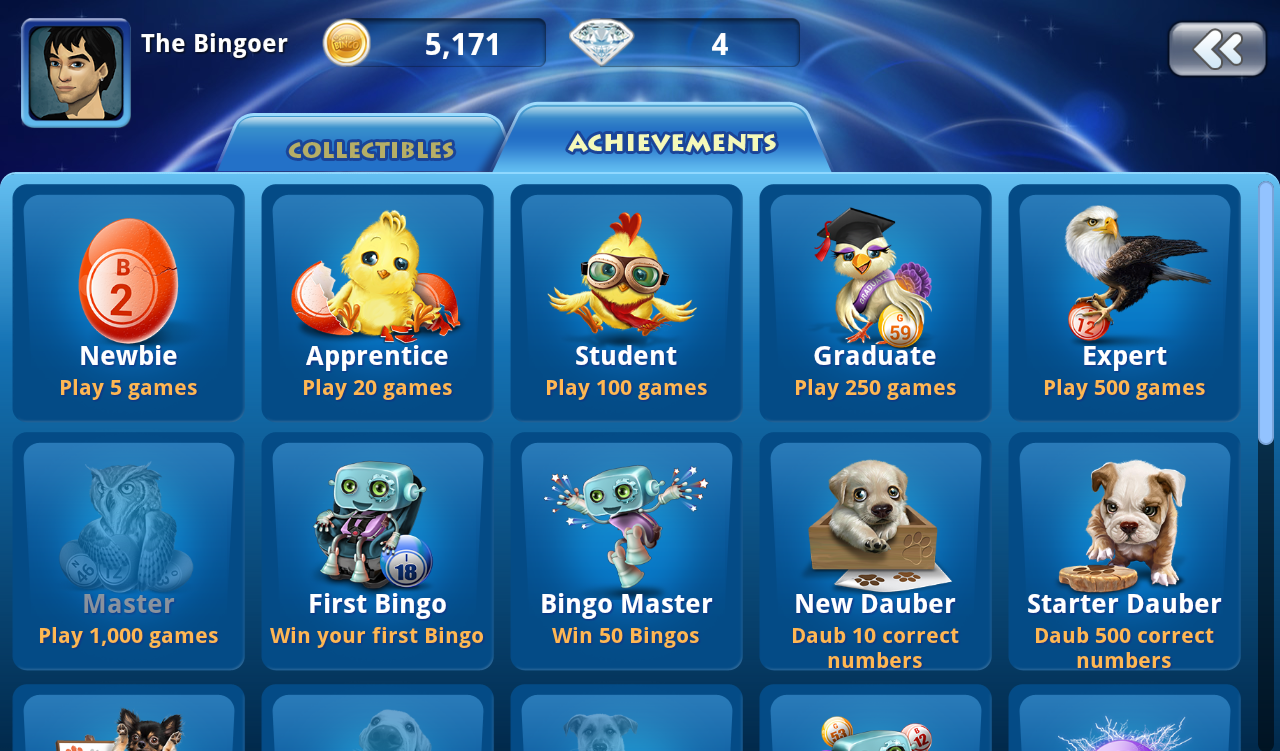Show the locked Master achievement
The width and height of the screenshot is (1280, 751).
point(128,550)
